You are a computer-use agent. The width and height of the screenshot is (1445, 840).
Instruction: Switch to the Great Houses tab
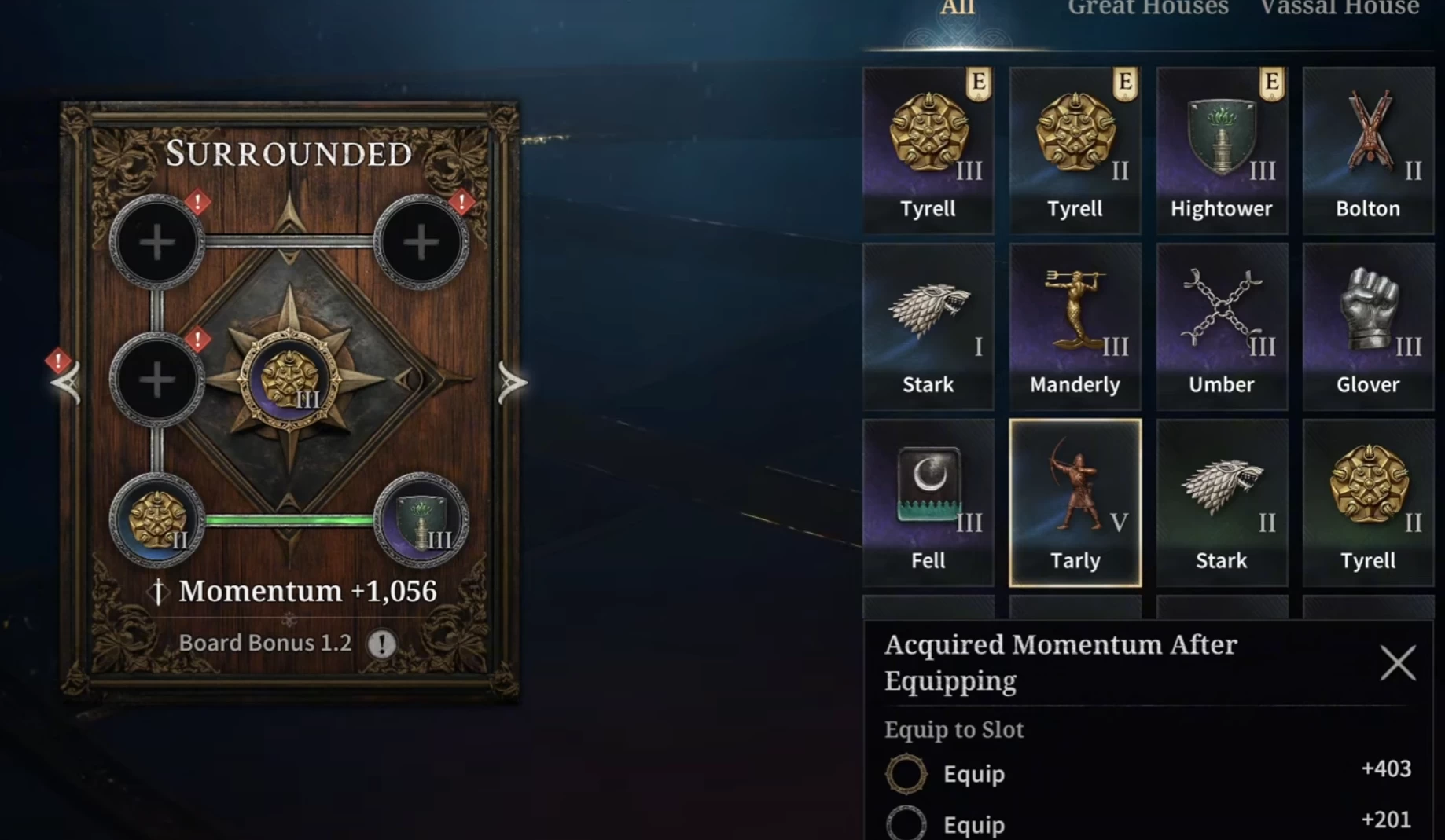tap(1147, 9)
